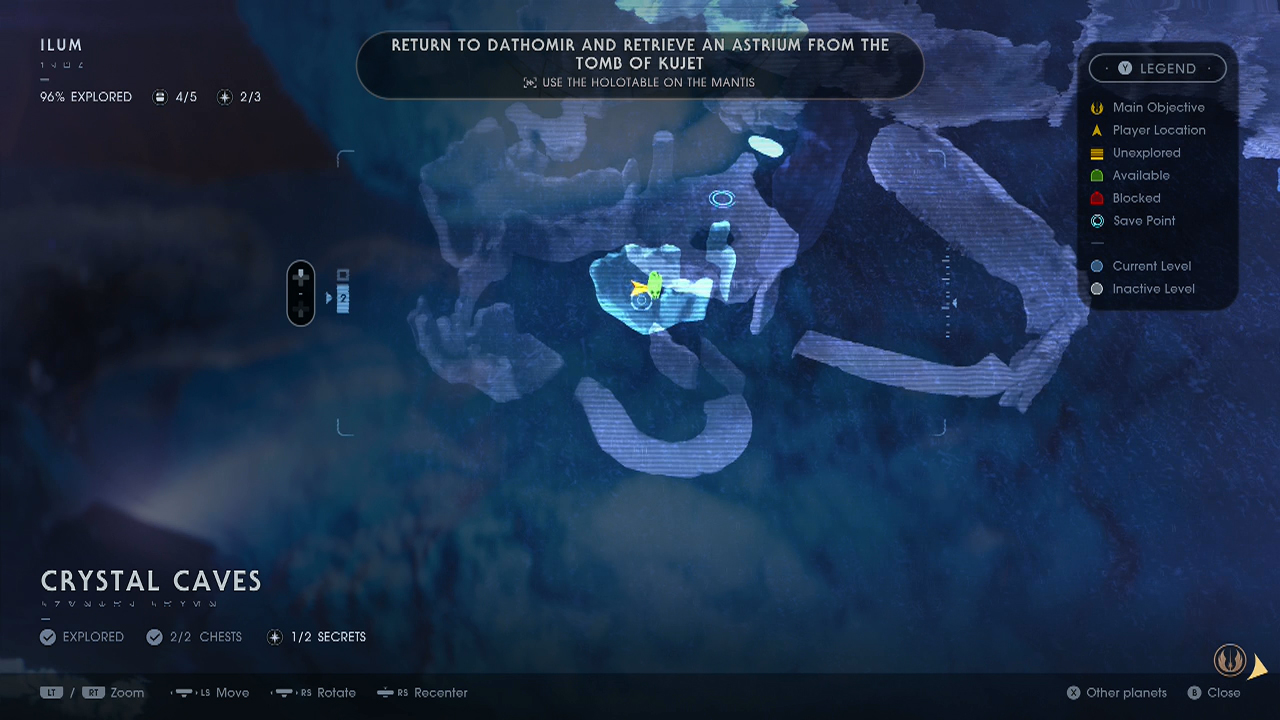
Task: Click the save point ring drawn on the map
Action: point(722,199)
